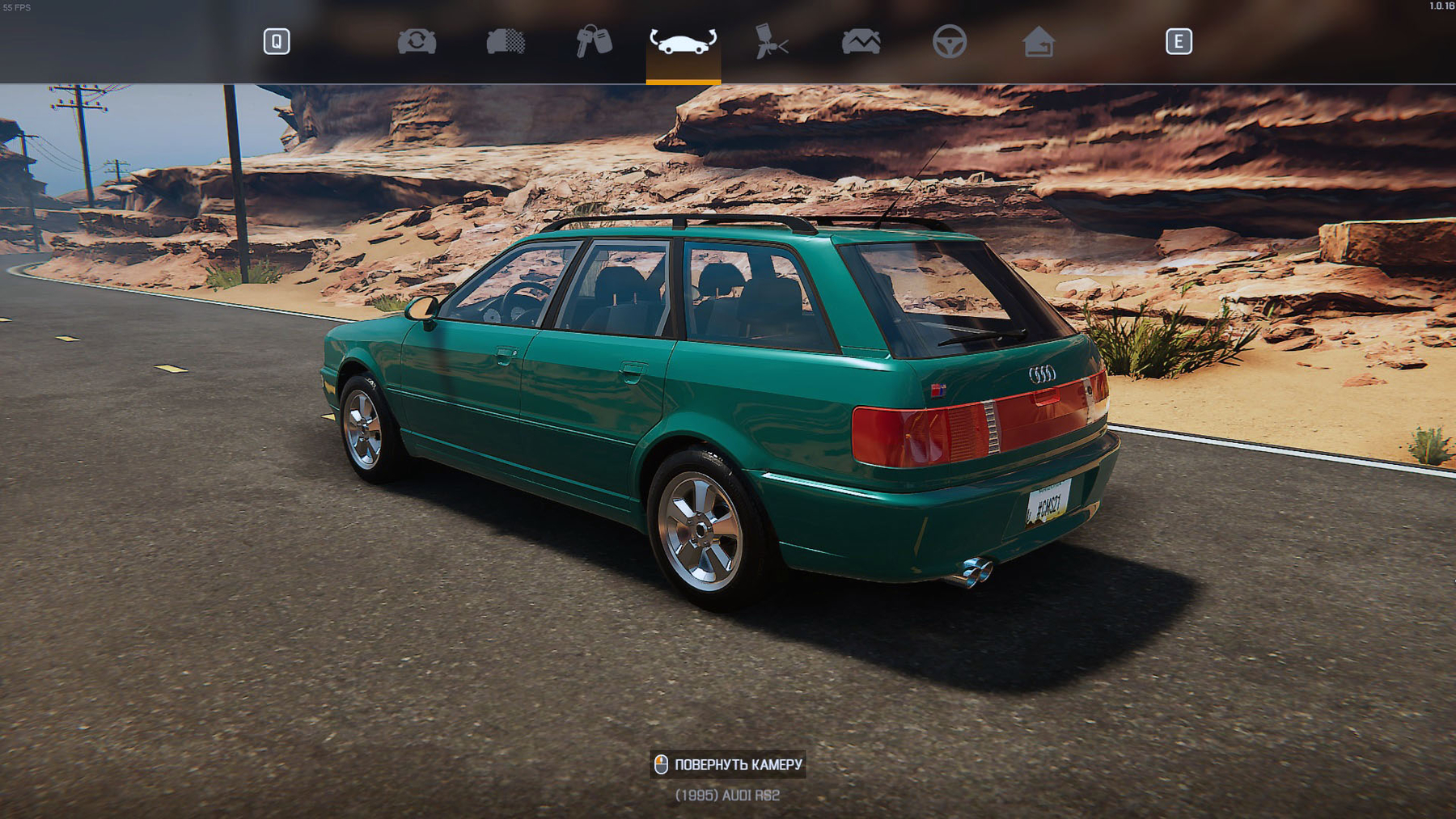This screenshot has height=819, width=1456.
Task: Go to the house icon tab
Action: (1038, 41)
